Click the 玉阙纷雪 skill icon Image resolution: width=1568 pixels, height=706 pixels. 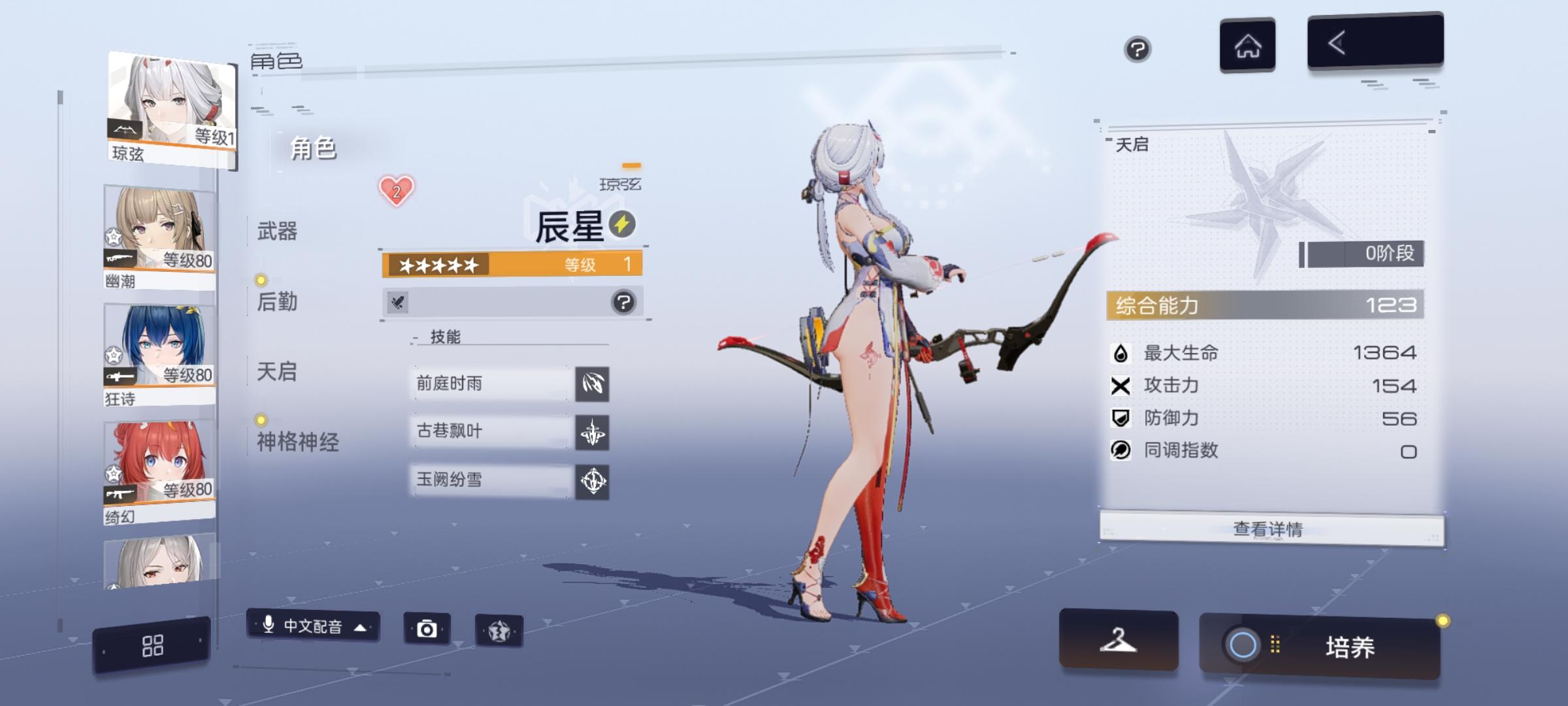593,482
